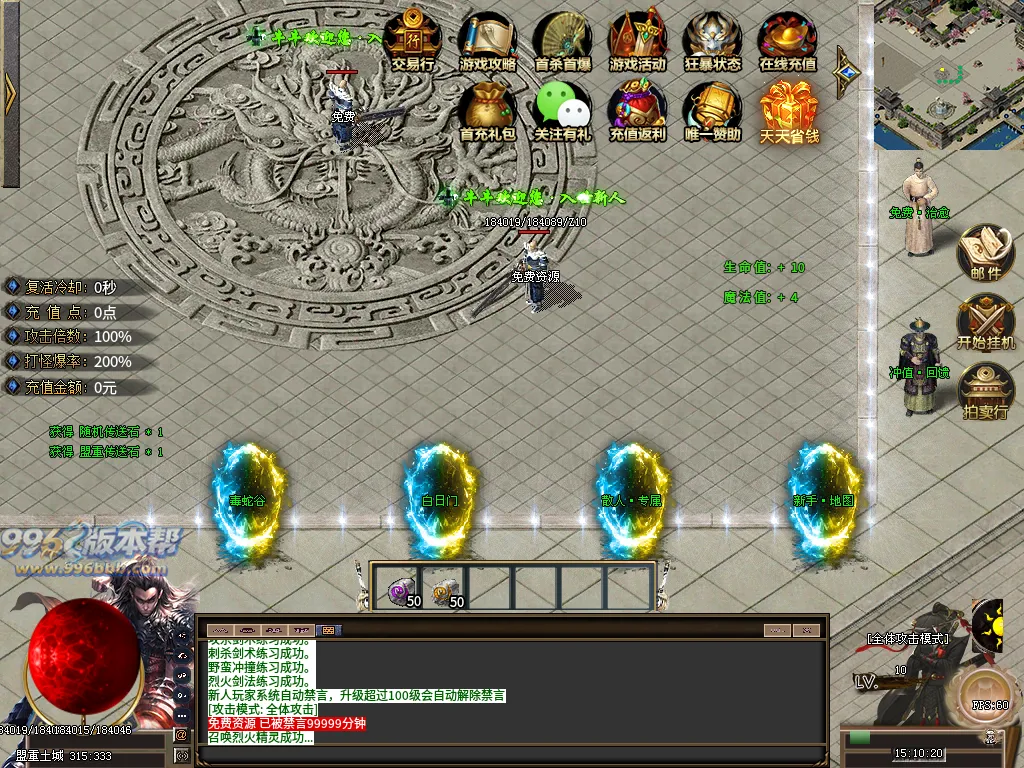1024x768 pixels.
Task: Click the minimap in the corner
Action: tap(948, 75)
